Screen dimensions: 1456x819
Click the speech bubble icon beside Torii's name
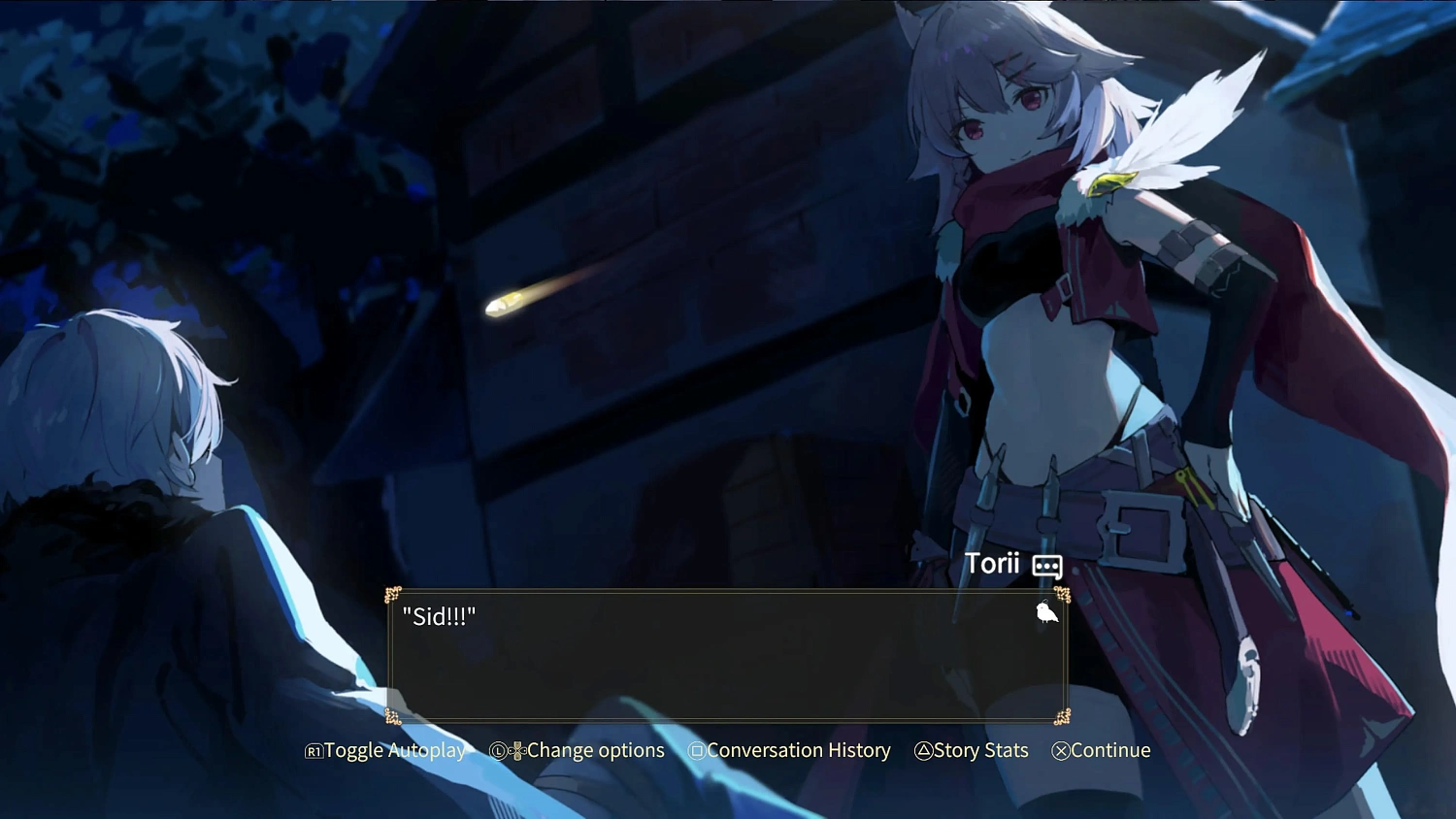click(1047, 567)
